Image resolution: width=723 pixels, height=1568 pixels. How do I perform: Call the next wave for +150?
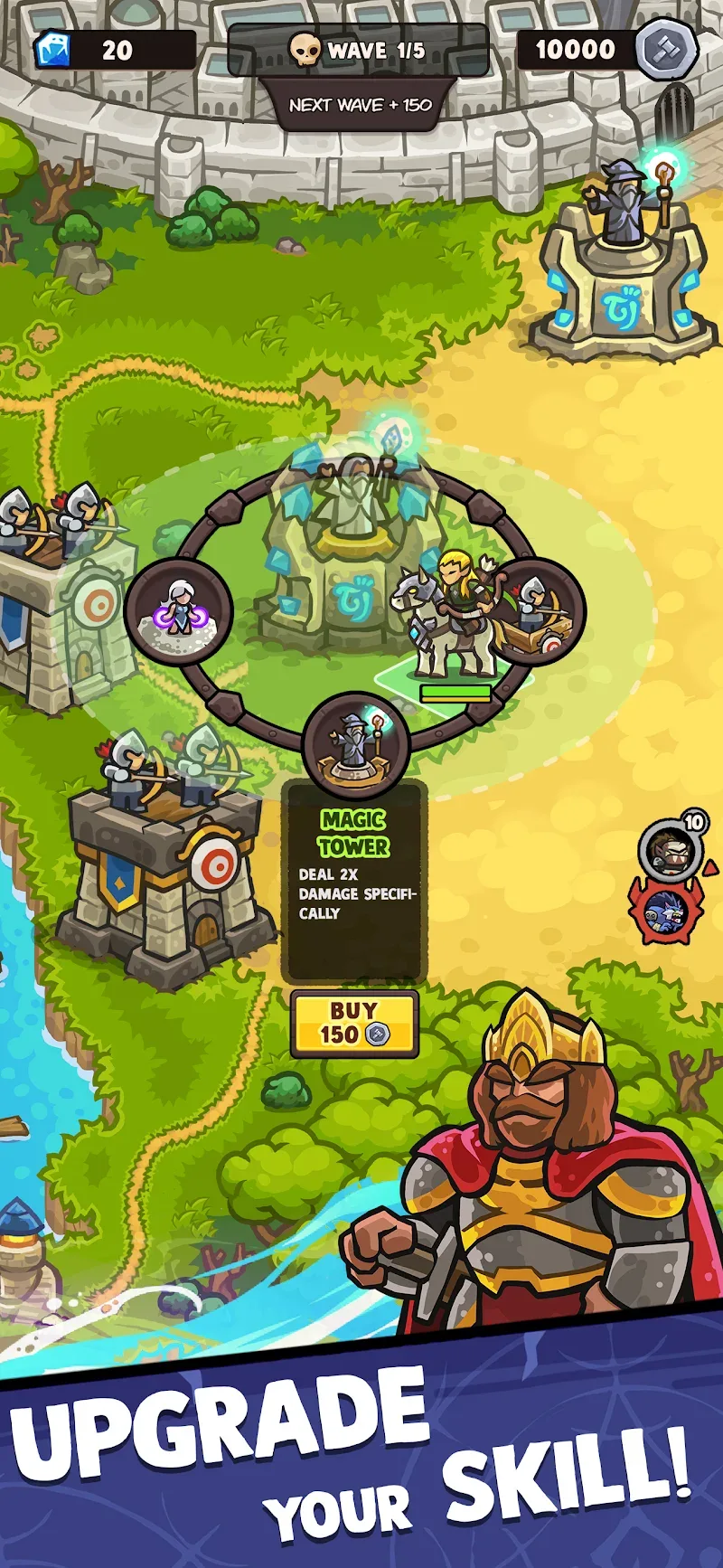(360, 105)
